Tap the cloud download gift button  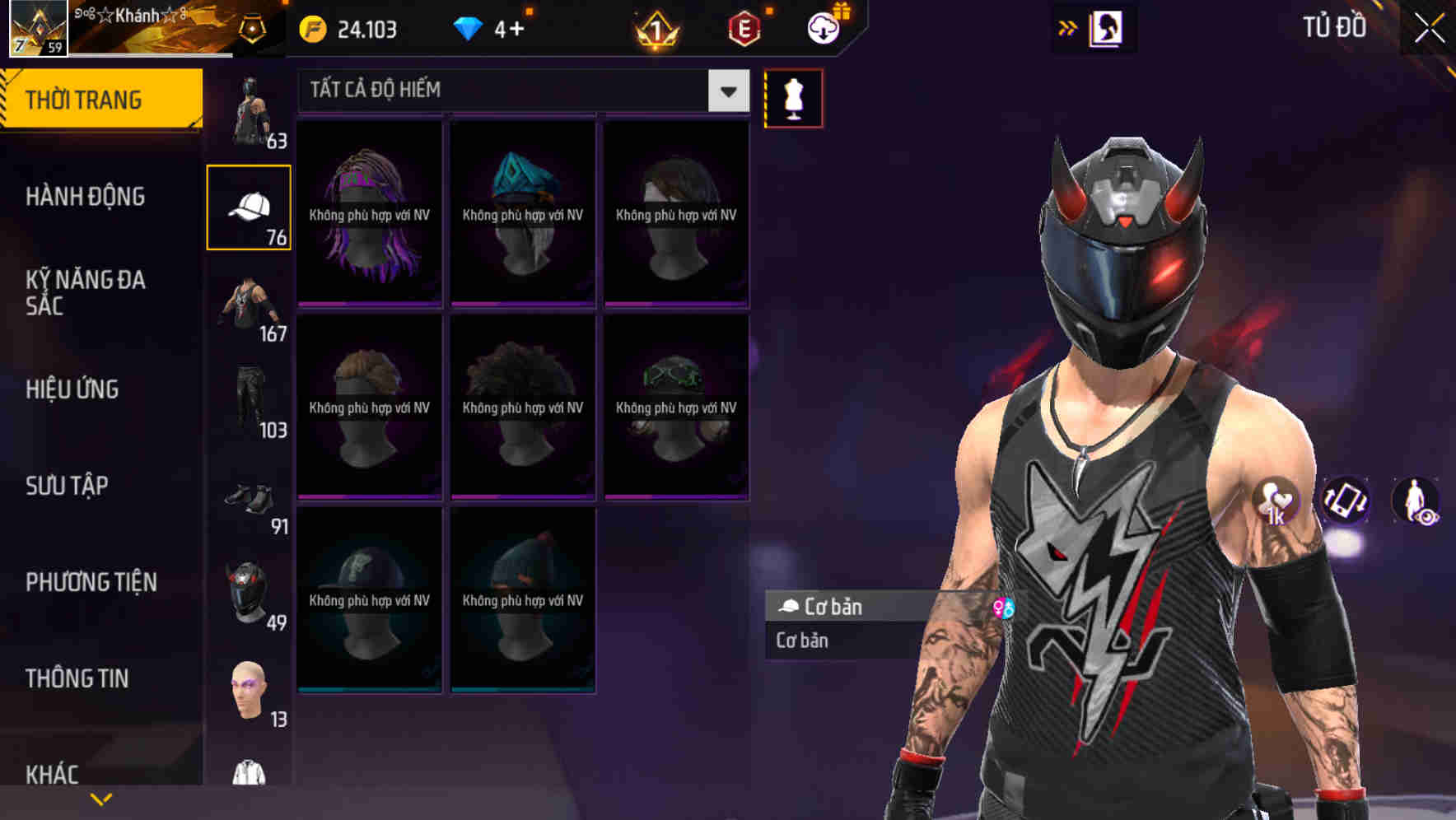coord(824,26)
